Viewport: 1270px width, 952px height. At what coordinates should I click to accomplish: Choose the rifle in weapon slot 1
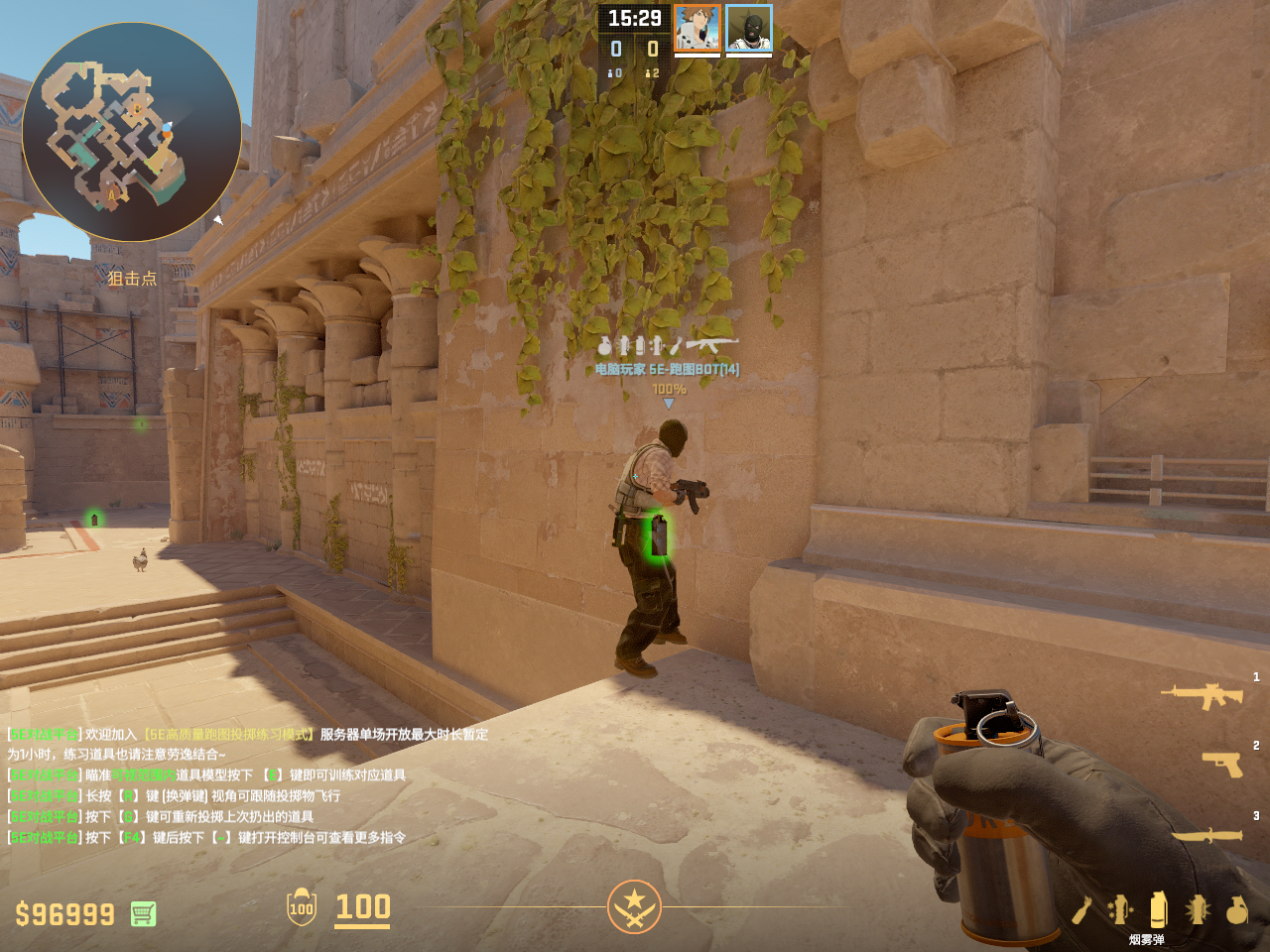click(x=1202, y=695)
